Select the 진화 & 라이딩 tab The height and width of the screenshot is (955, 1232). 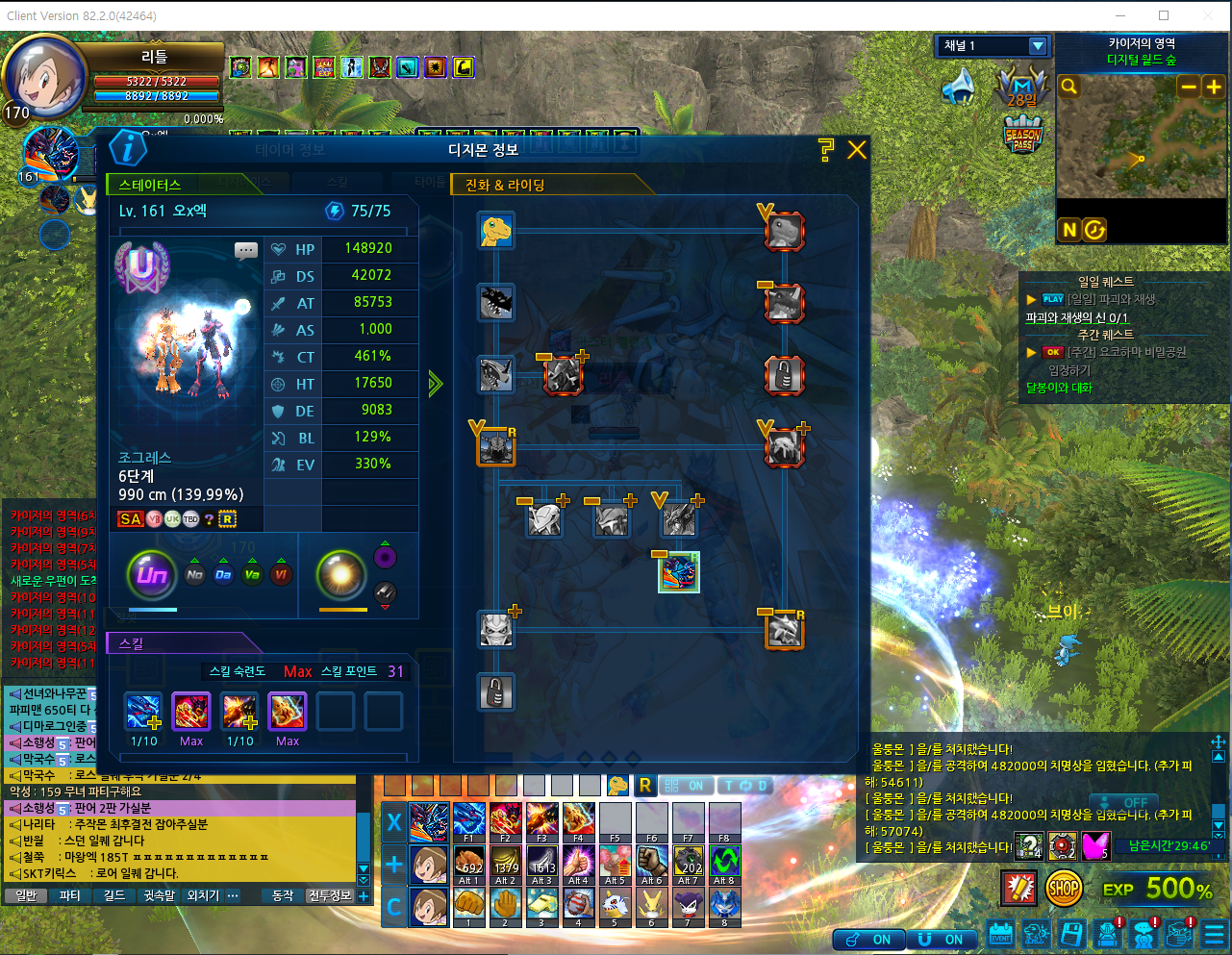click(506, 185)
